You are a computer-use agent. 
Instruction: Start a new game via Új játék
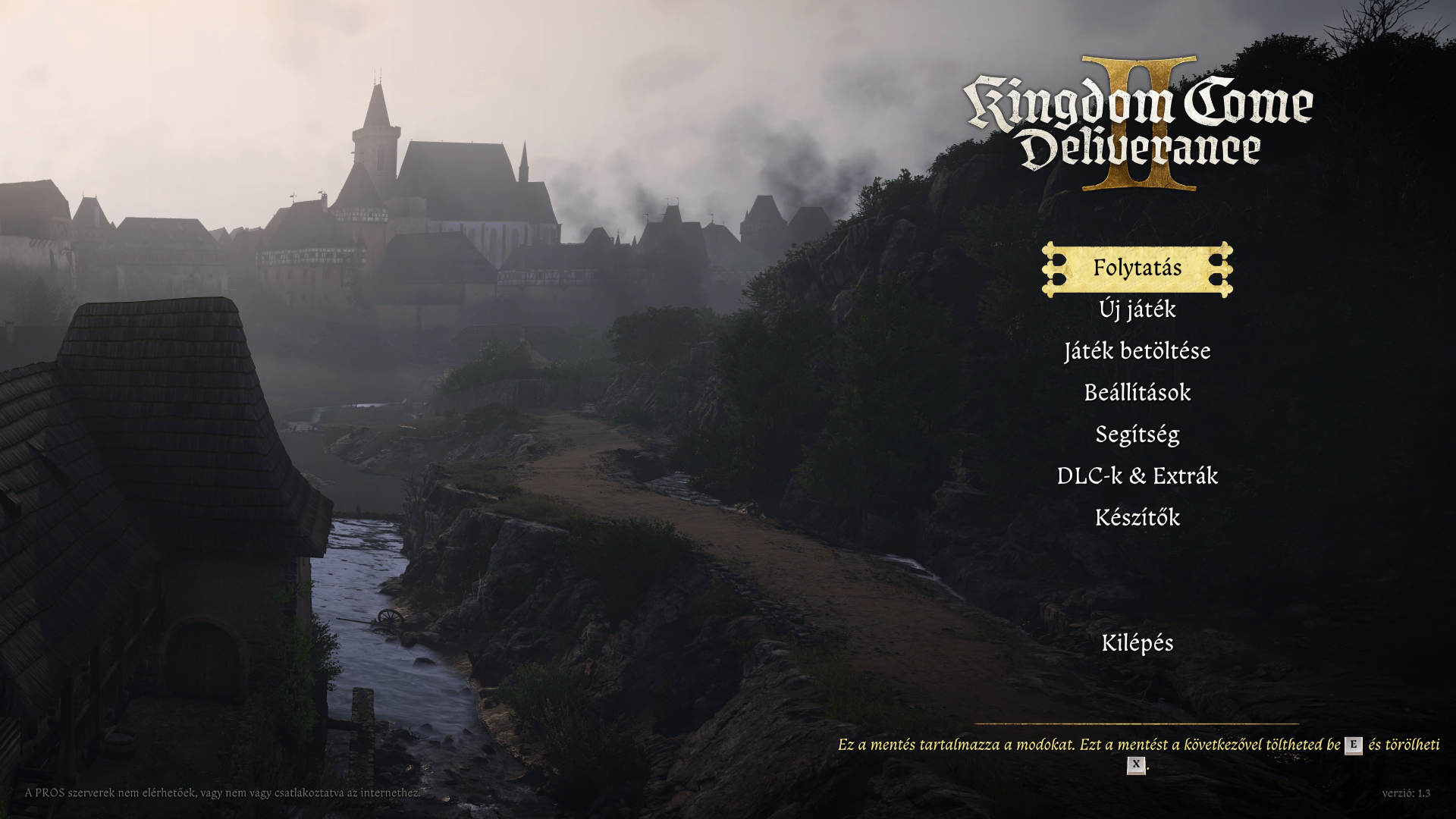tap(1137, 309)
